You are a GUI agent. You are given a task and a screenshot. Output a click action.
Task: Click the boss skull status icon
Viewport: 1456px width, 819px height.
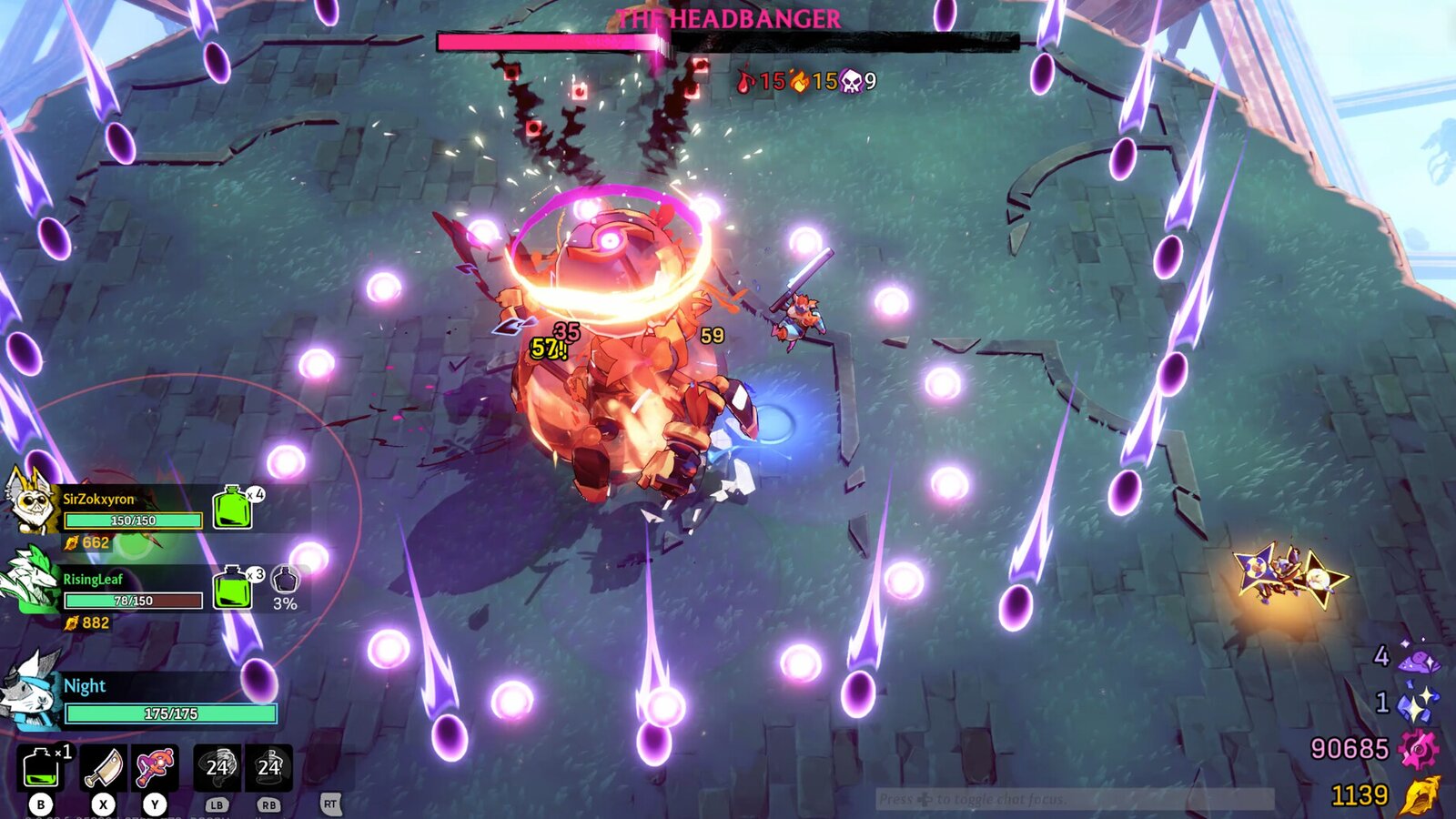pyautogui.click(x=851, y=81)
